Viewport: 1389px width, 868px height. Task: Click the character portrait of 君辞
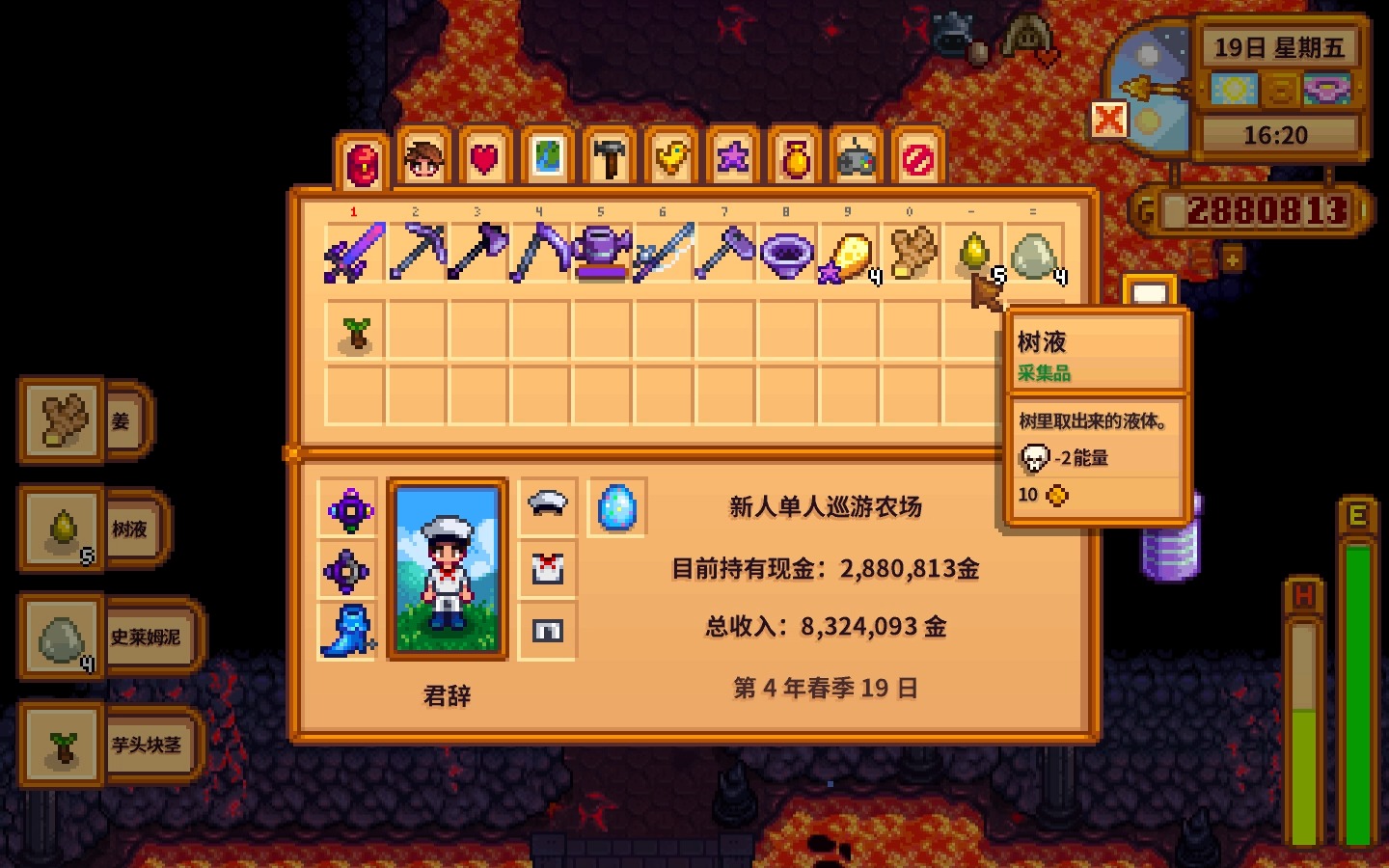click(446, 567)
